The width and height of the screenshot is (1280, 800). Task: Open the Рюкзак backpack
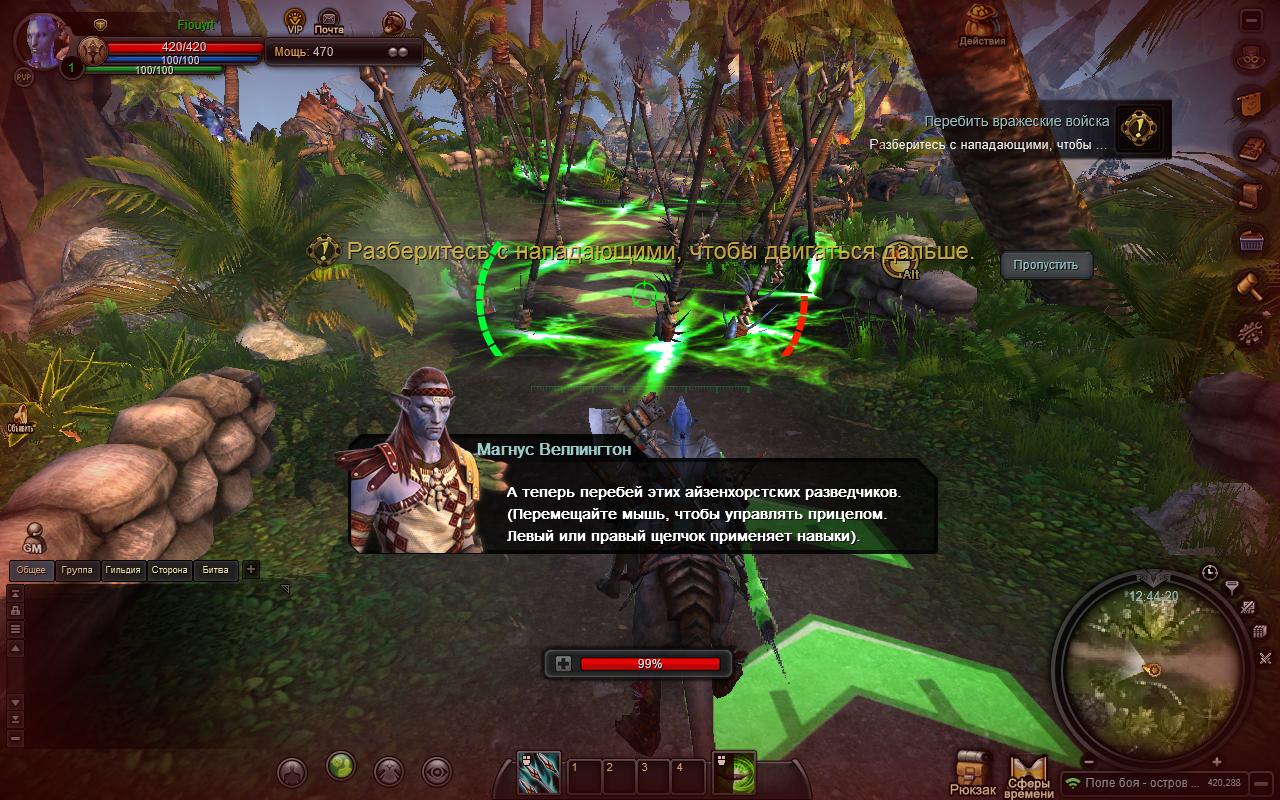972,774
